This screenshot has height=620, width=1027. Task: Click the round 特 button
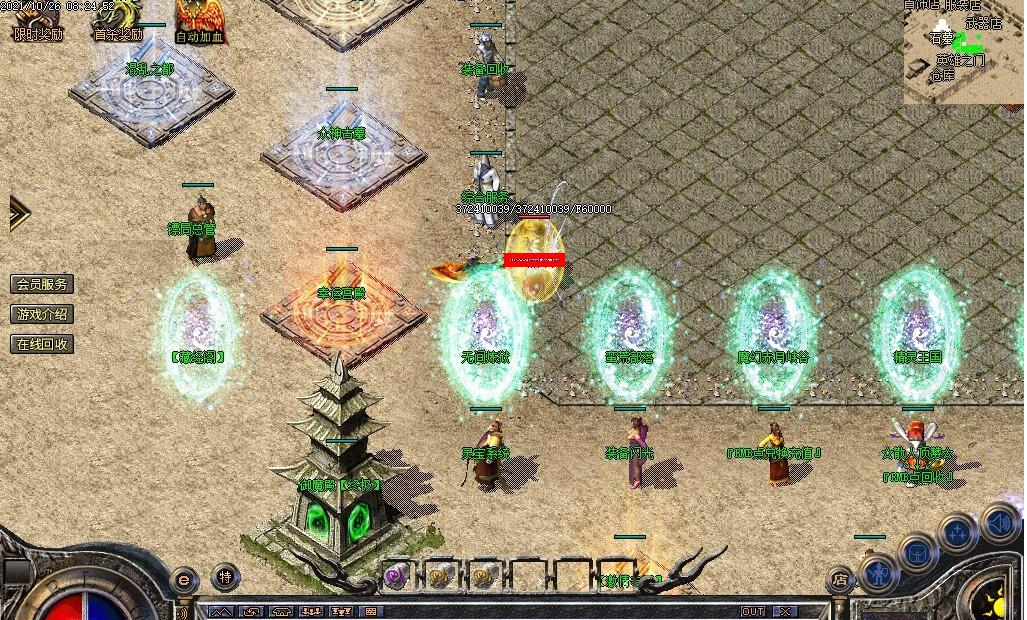pyautogui.click(x=226, y=577)
